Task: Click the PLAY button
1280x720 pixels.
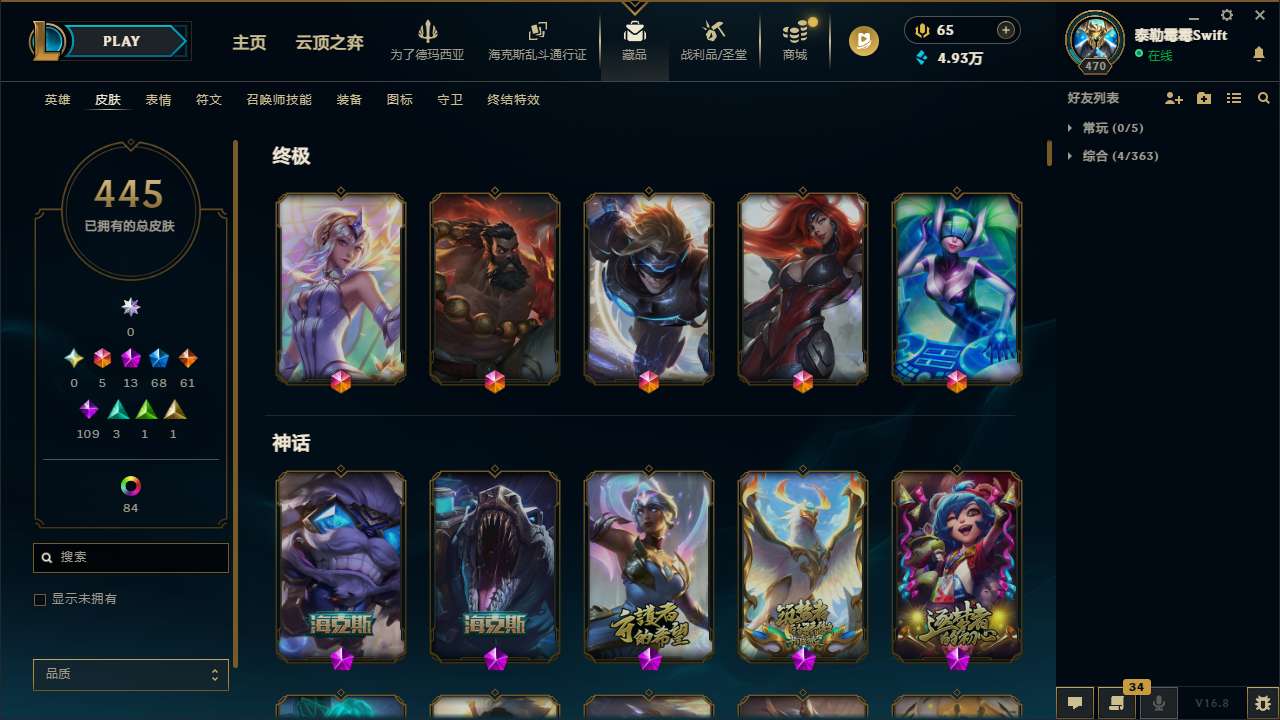Action: coord(121,41)
